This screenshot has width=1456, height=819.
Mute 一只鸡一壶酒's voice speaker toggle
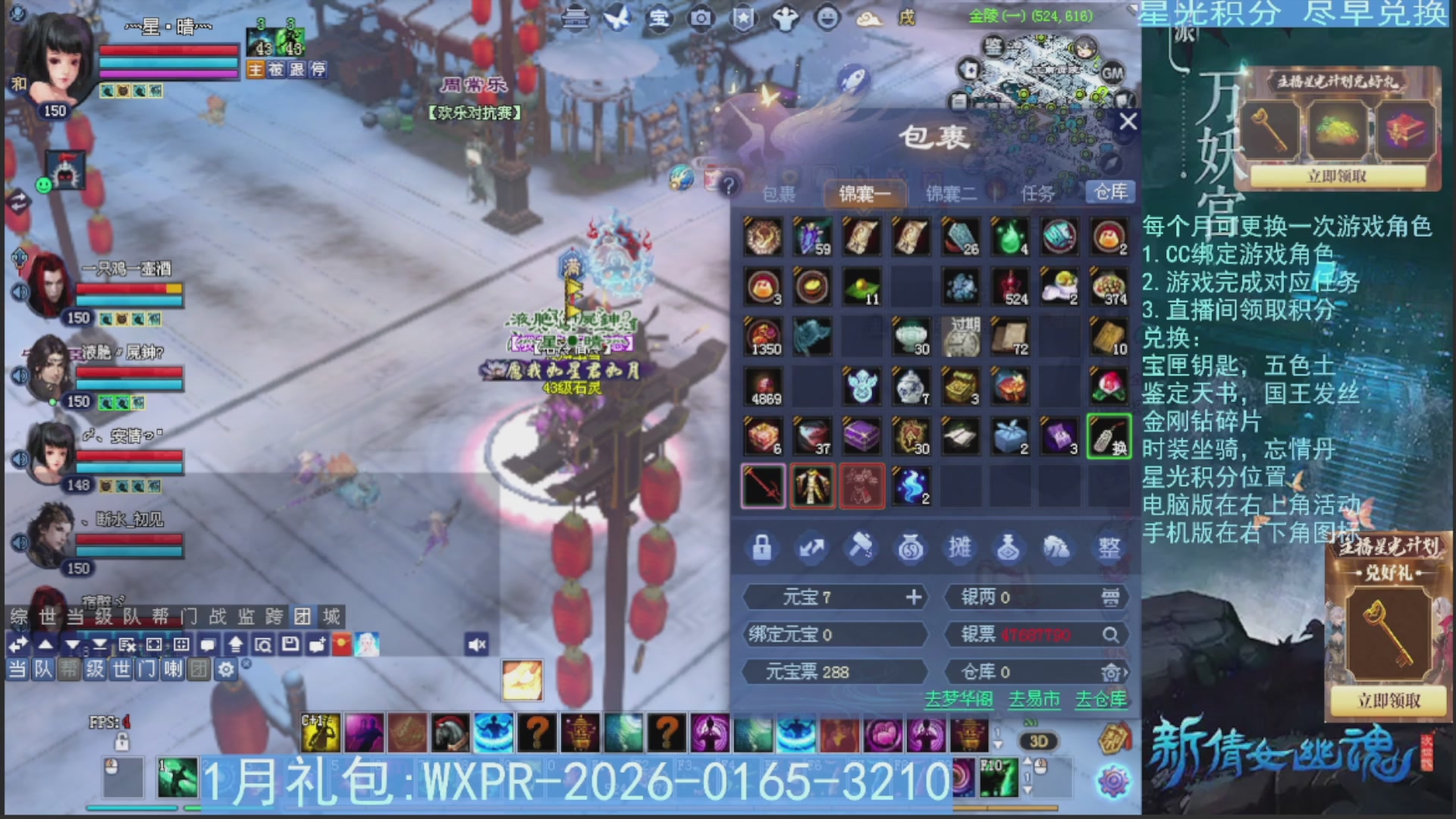20,290
